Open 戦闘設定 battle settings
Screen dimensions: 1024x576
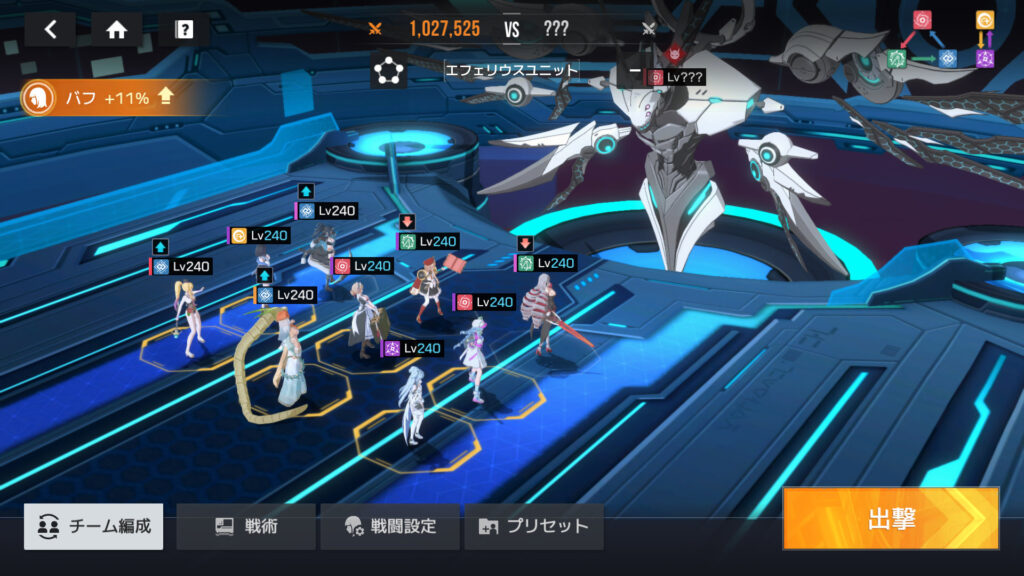point(390,526)
